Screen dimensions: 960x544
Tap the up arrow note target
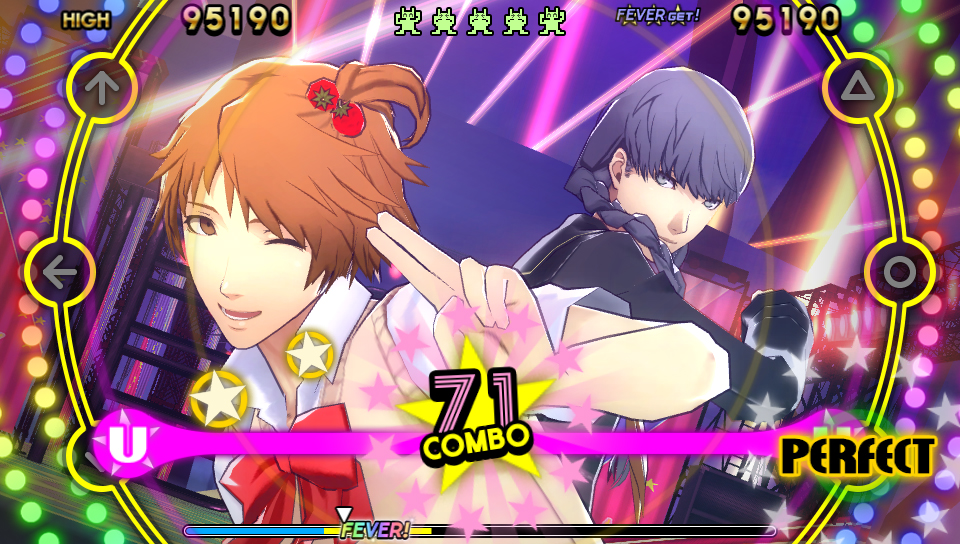(x=101, y=88)
